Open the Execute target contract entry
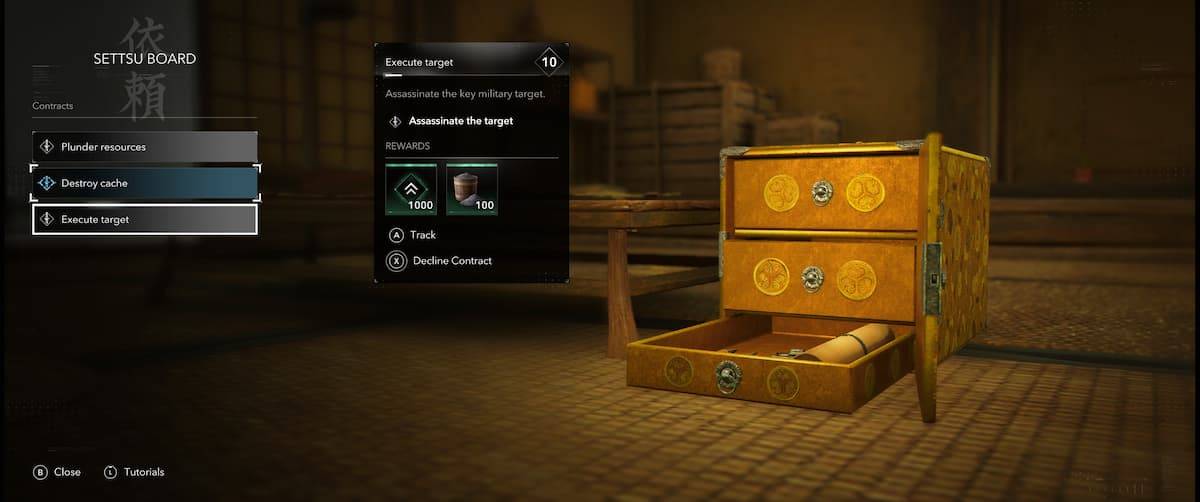Screen dimensions: 1200x502 145,219
